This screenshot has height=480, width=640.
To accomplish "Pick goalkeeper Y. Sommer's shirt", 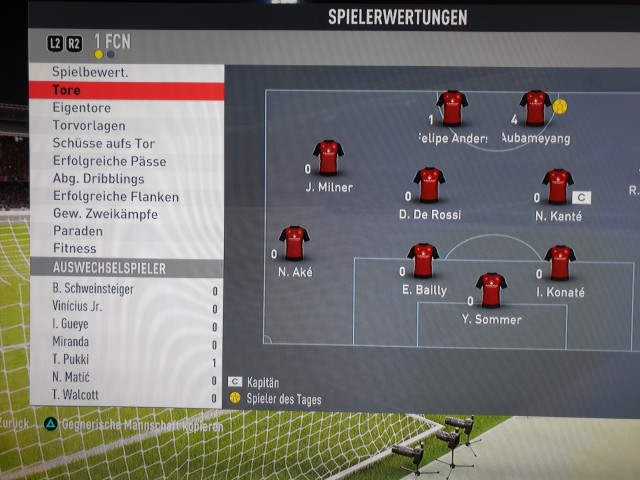I will [491, 289].
